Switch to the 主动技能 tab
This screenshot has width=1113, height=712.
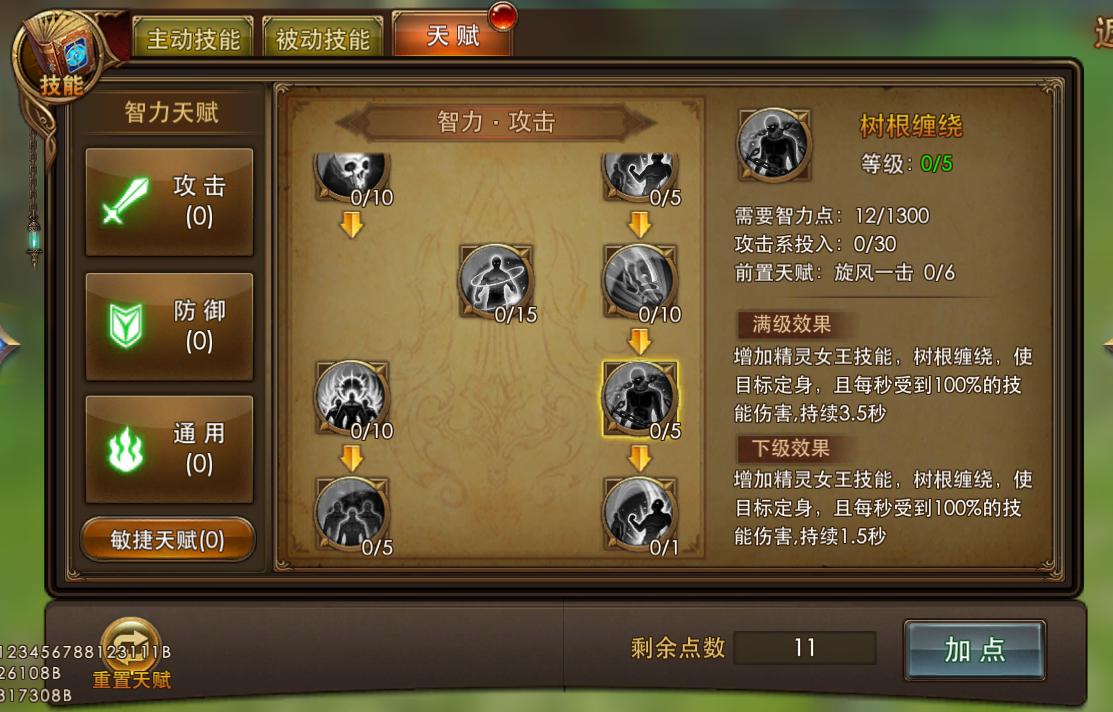click(193, 39)
